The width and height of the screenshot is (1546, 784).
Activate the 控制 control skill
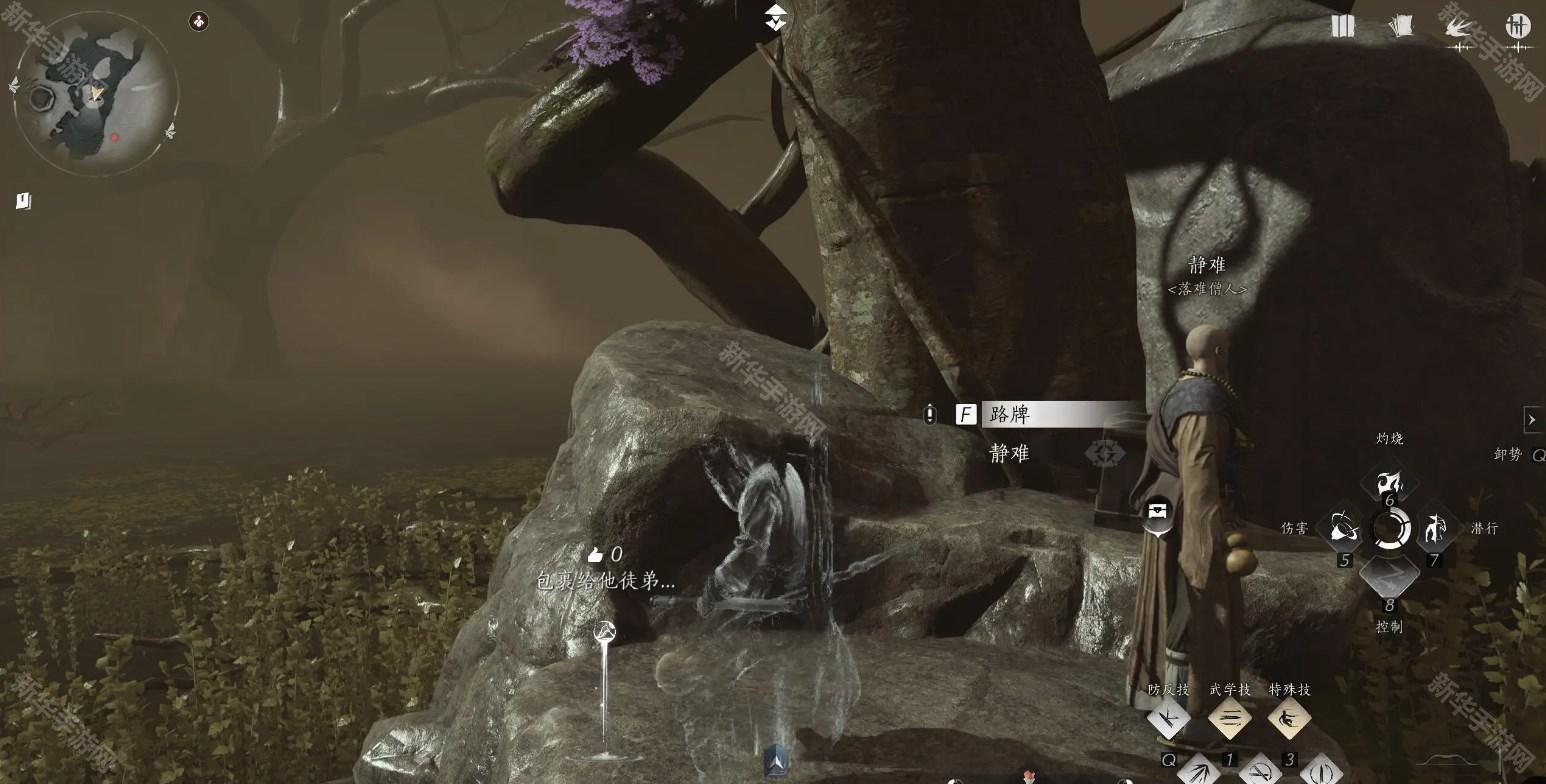[1388, 577]
